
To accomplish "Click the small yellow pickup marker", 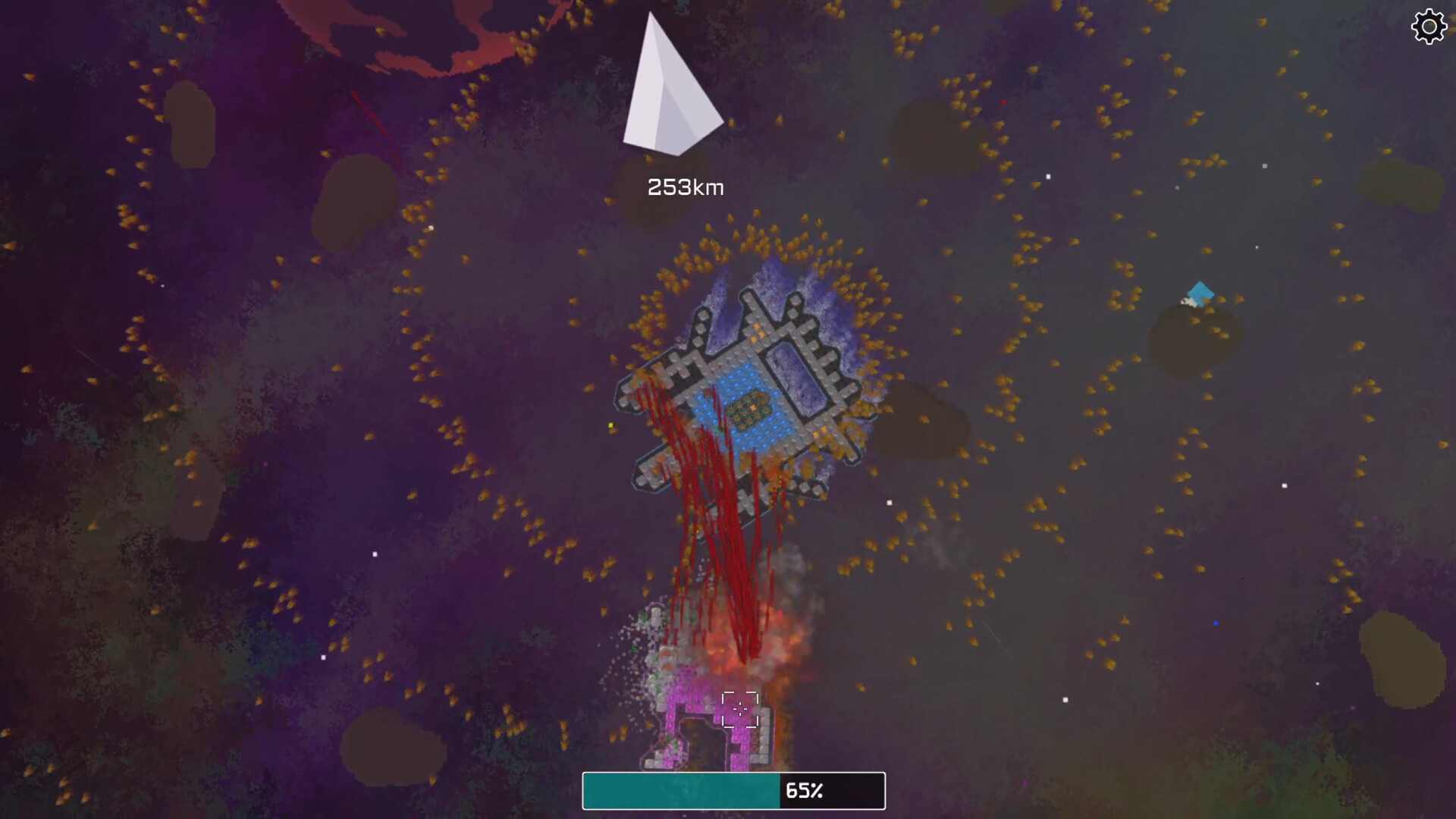I will point(610,426).
